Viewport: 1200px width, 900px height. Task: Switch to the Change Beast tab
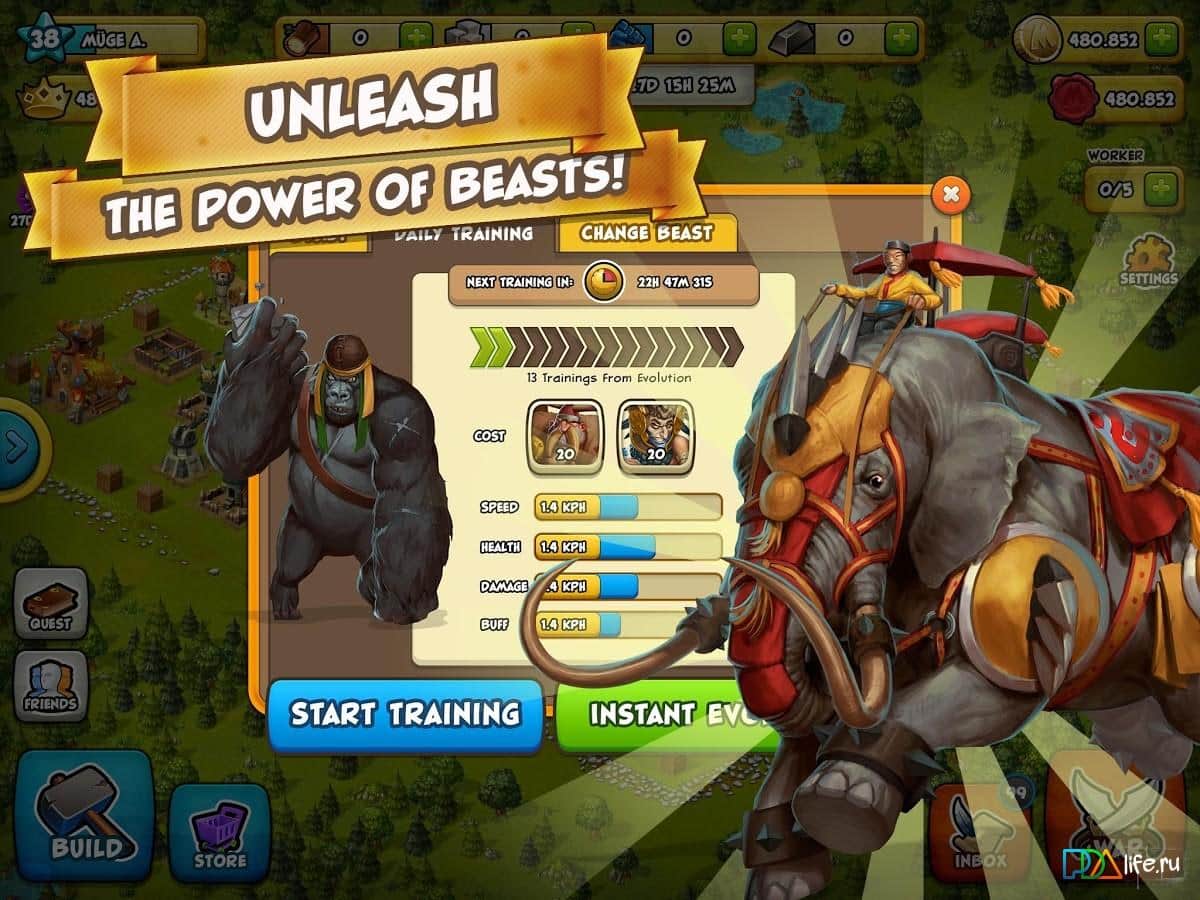point(647,234)
